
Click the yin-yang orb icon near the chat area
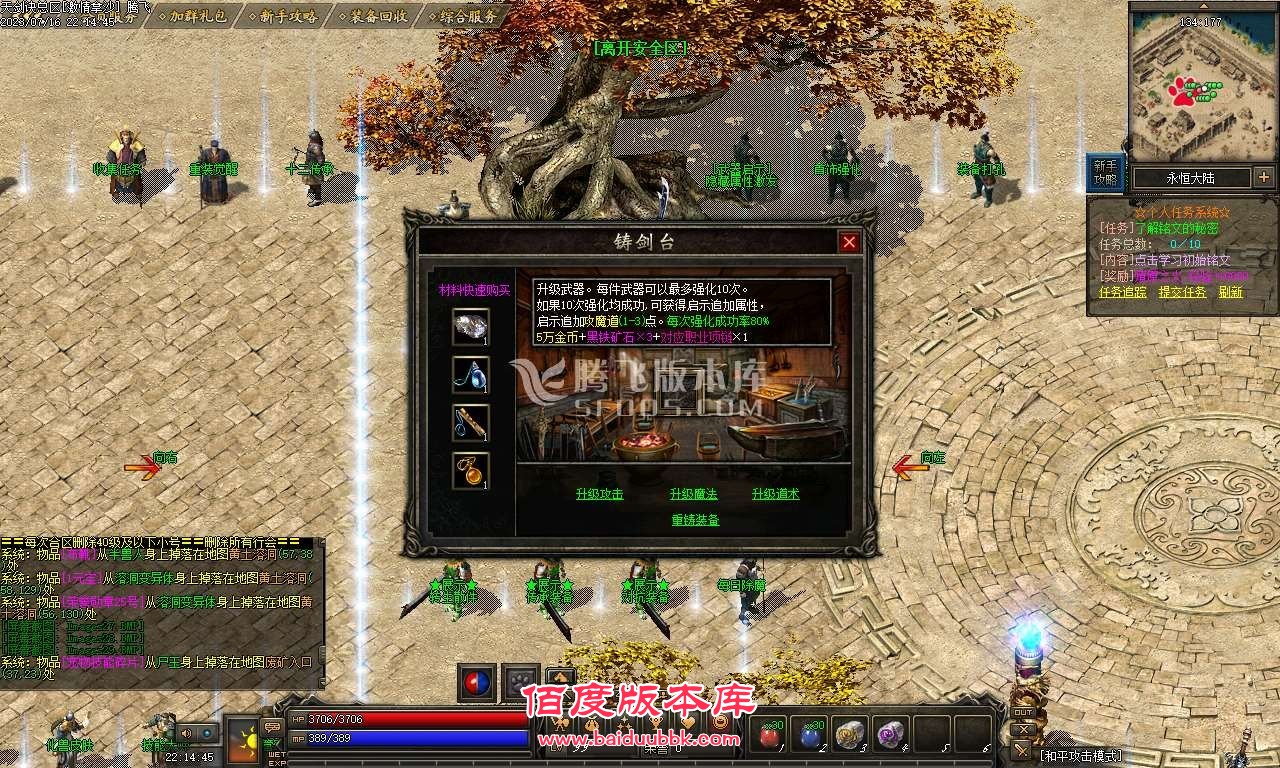(476, 682)
